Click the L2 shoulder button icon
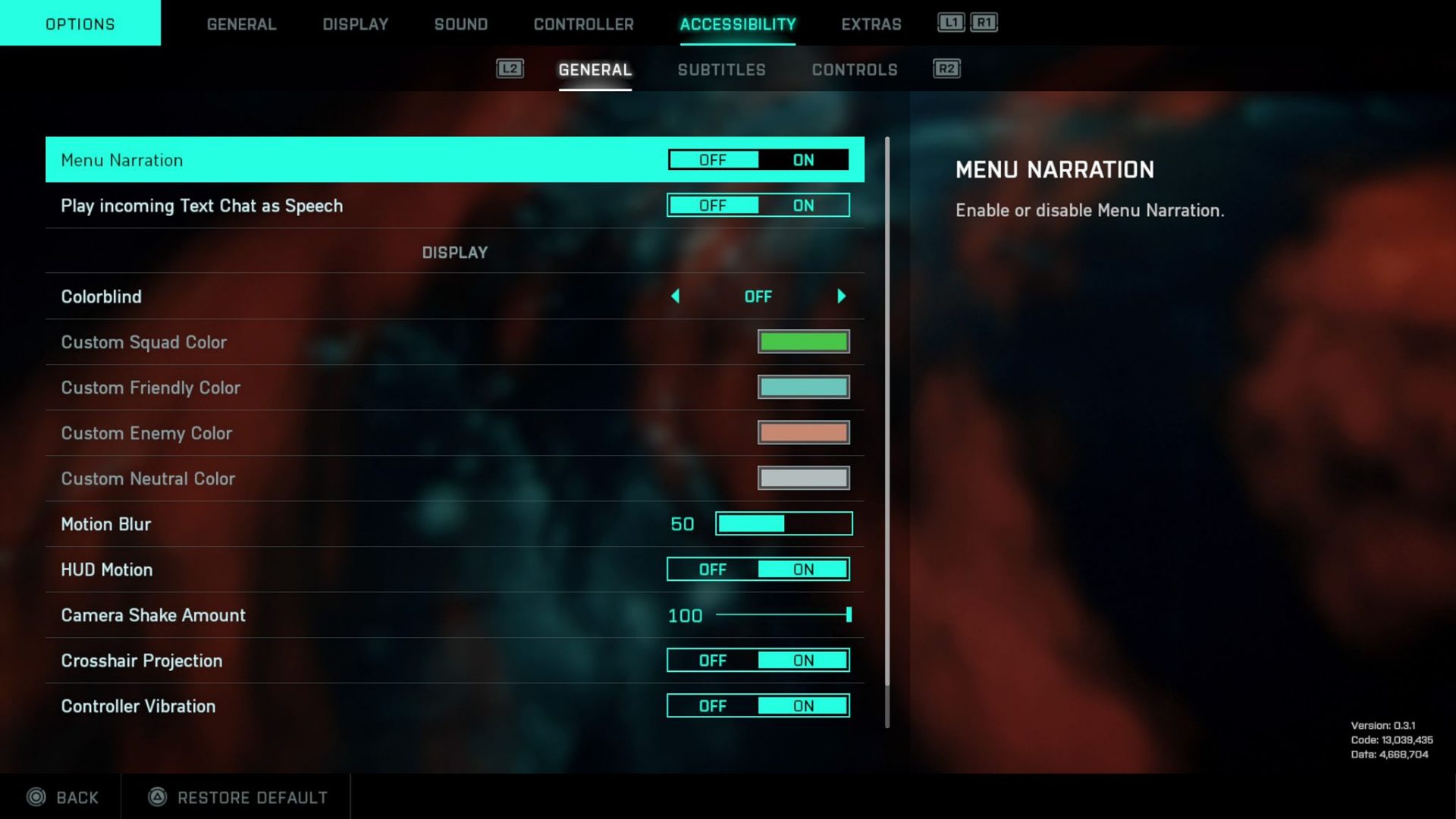Viewport: 1456px width, 819px height. [510, 68]
